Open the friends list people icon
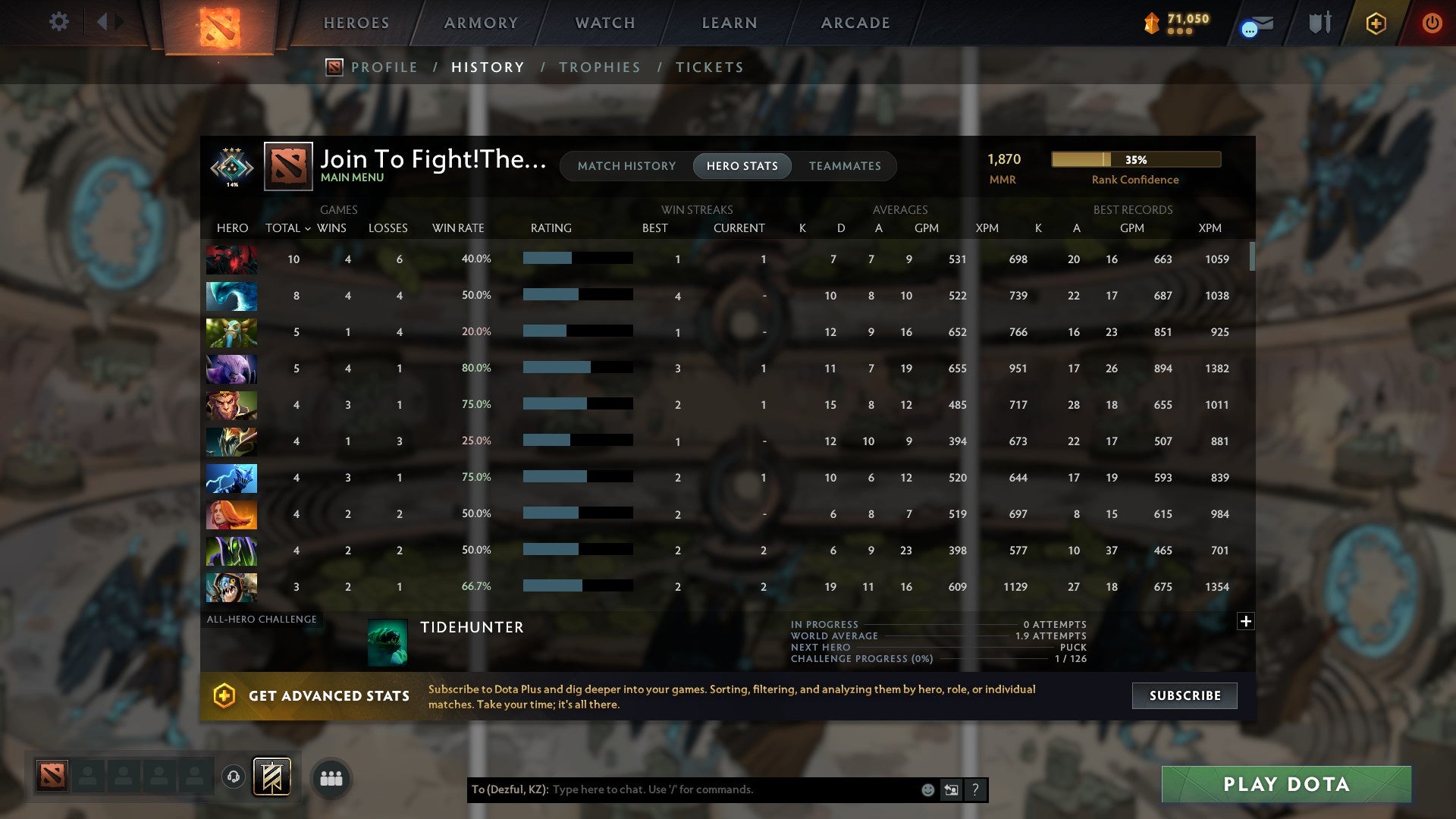 click(x=331, y=777)
